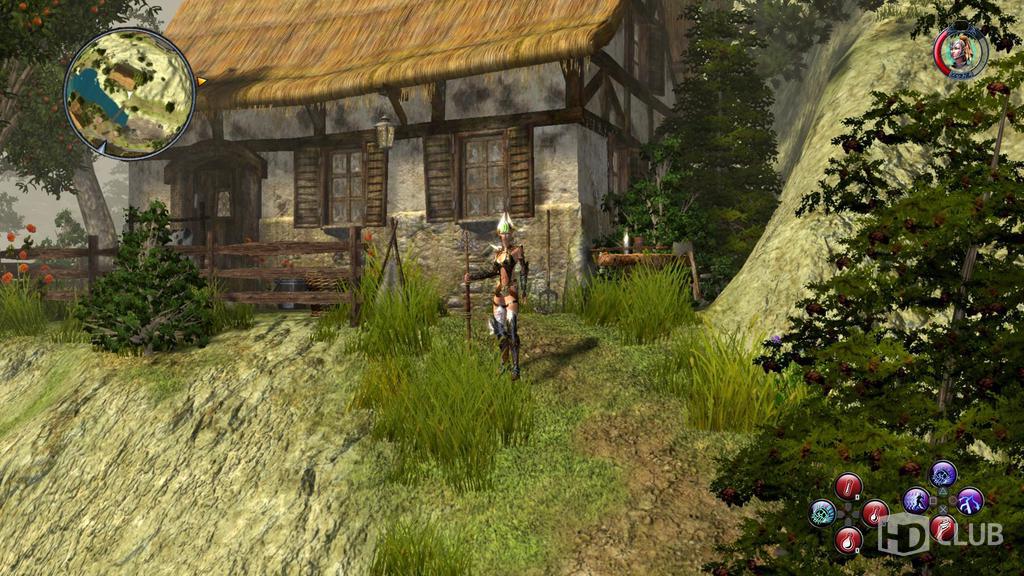Trigger the purple swirling vortex combat art
The height and width of the screenshot is (576, 1024).
[x=942, y=473]
